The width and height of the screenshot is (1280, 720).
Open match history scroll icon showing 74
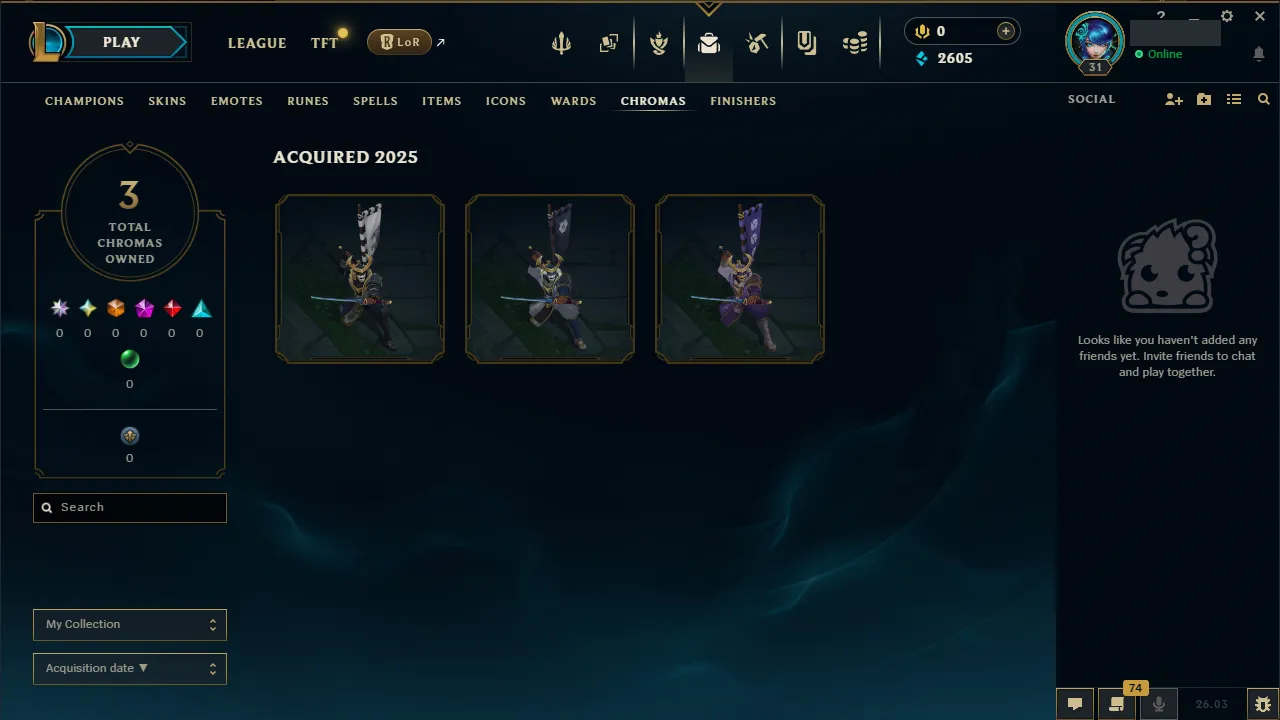(x=1116, y=705)
